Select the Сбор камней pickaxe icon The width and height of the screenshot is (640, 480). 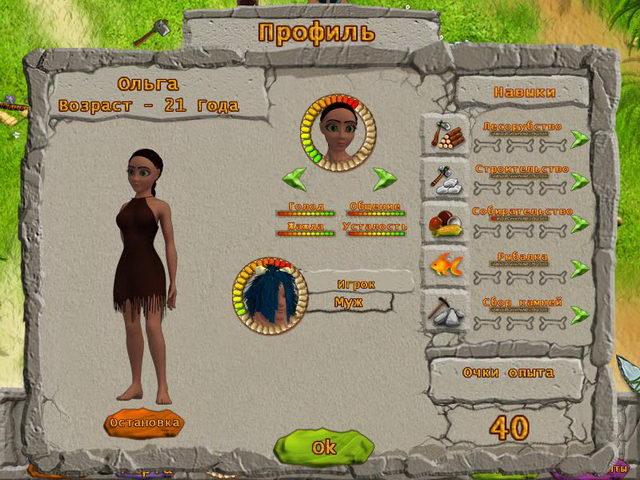[x=445, y=310]
